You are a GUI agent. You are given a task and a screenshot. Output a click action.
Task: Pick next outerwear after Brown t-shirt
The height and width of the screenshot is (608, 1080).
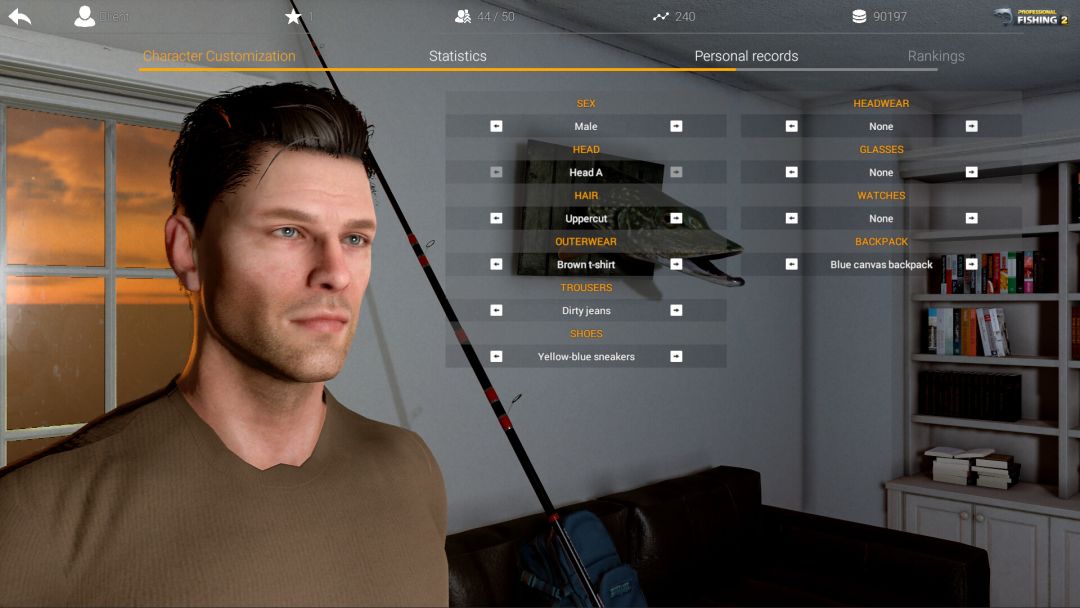(676, 264)
